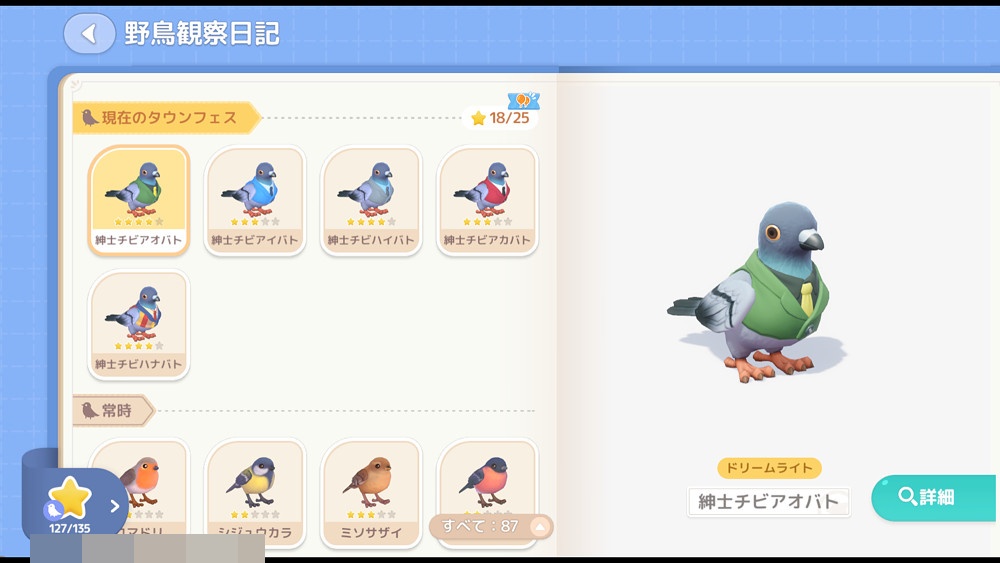Click the town festival balloon ribbon icon
Screen dimensions: 1000x563
point(523,100)
